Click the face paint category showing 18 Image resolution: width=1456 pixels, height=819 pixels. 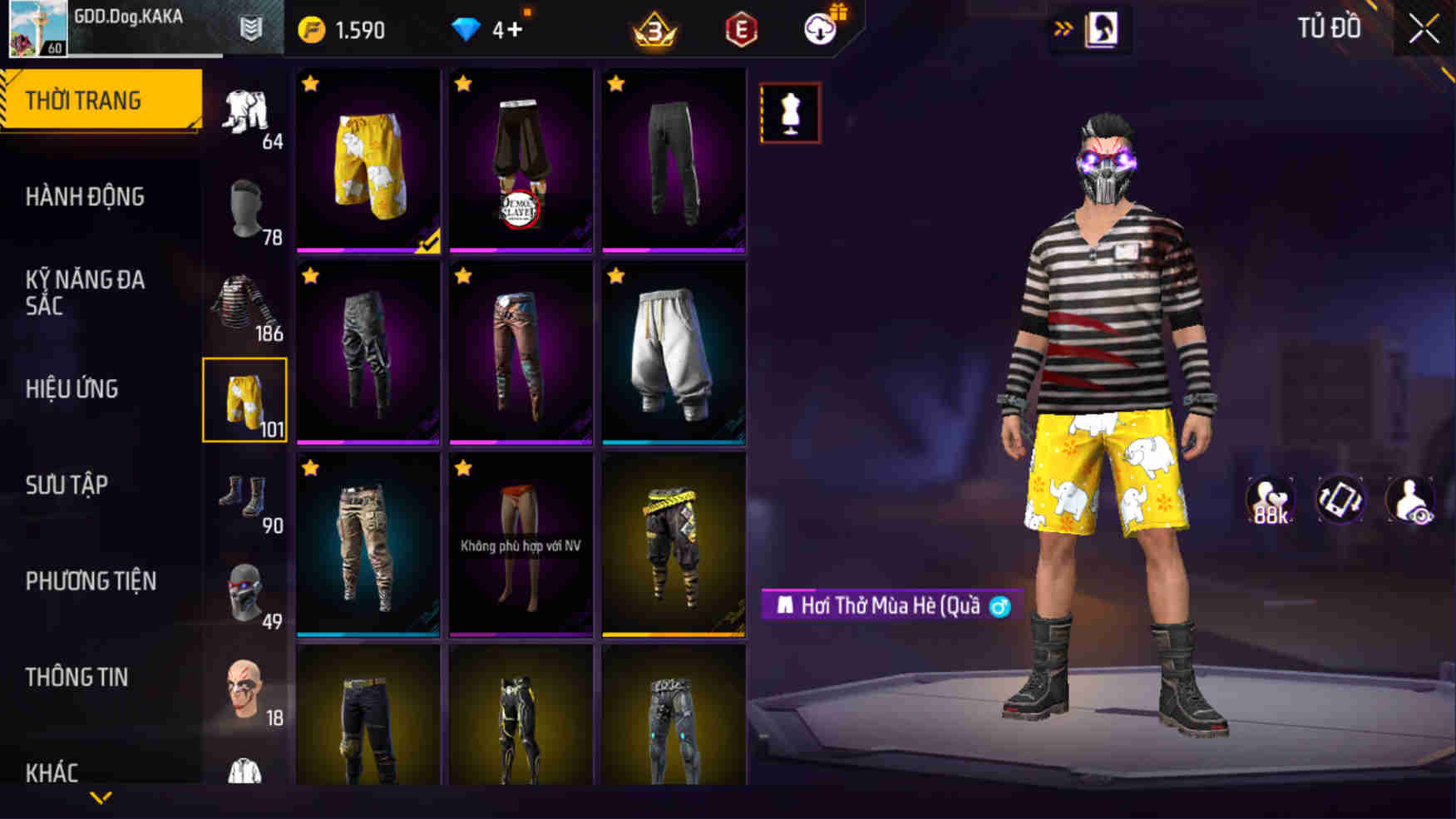point(245,690)
